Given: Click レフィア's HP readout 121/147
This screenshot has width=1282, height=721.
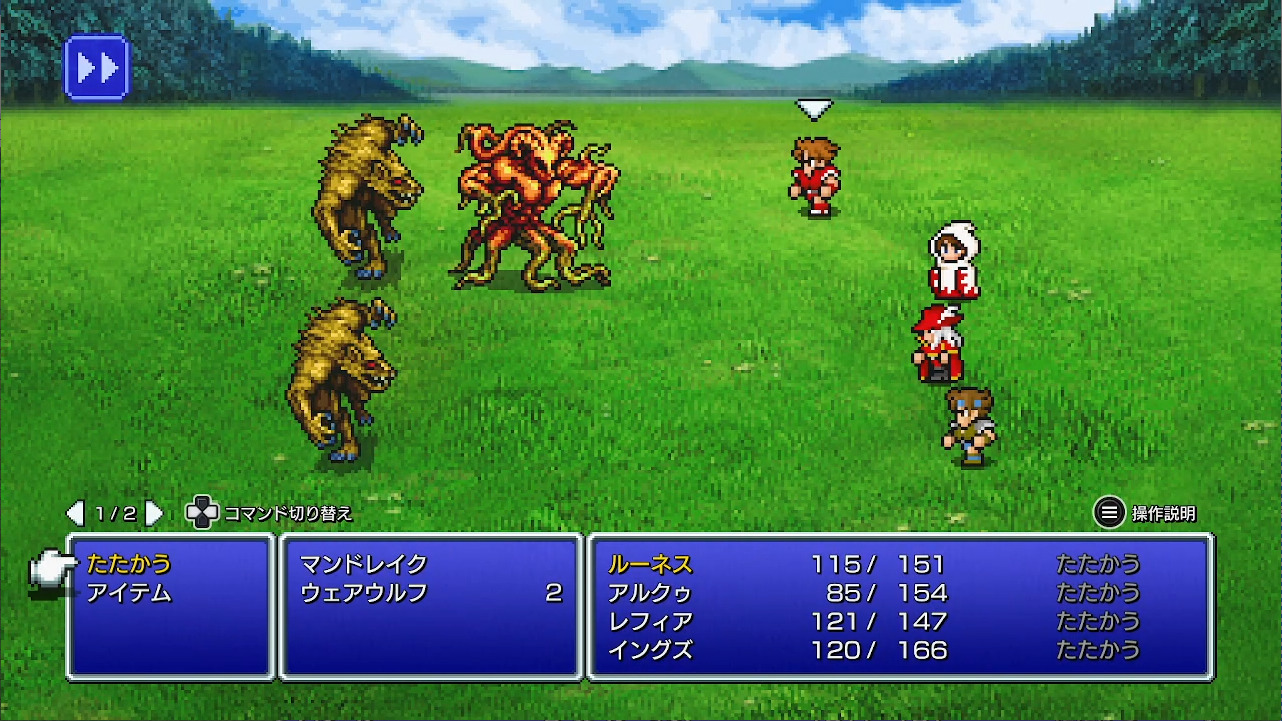Looking at the screenshot, I should click(880, 620).
